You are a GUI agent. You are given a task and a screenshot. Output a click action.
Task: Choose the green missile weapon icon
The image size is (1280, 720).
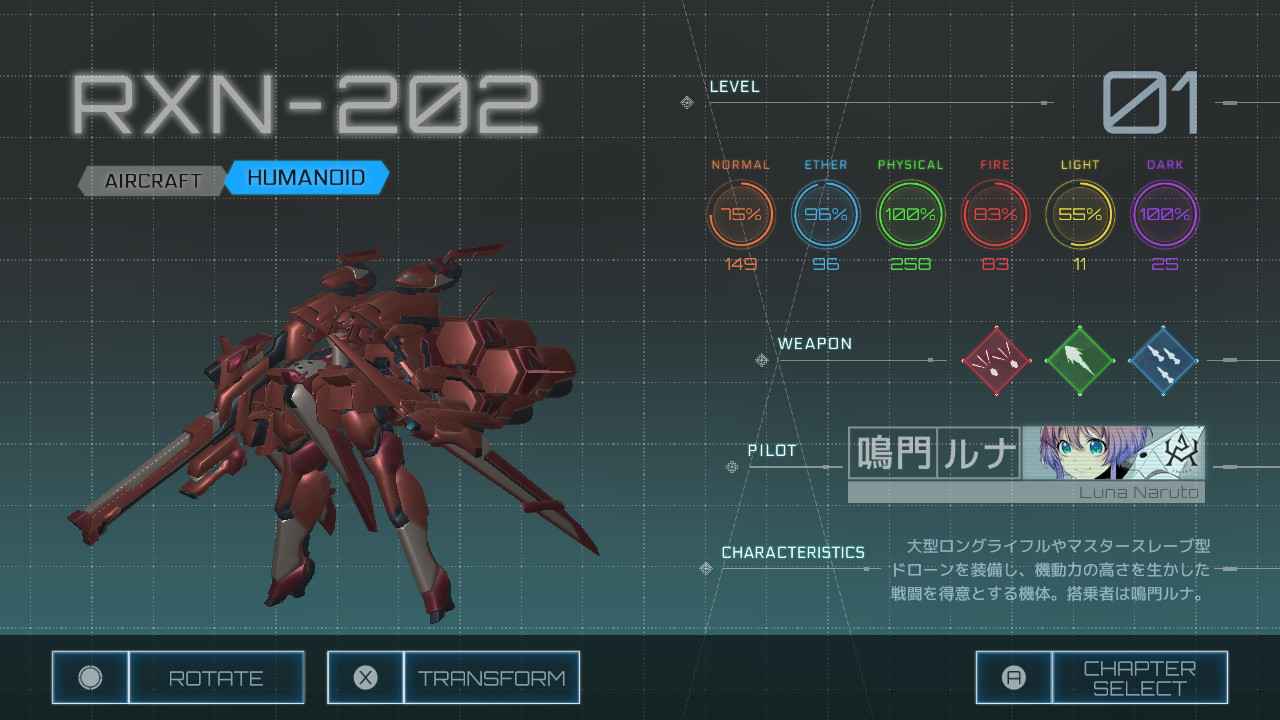(1079, 360)
